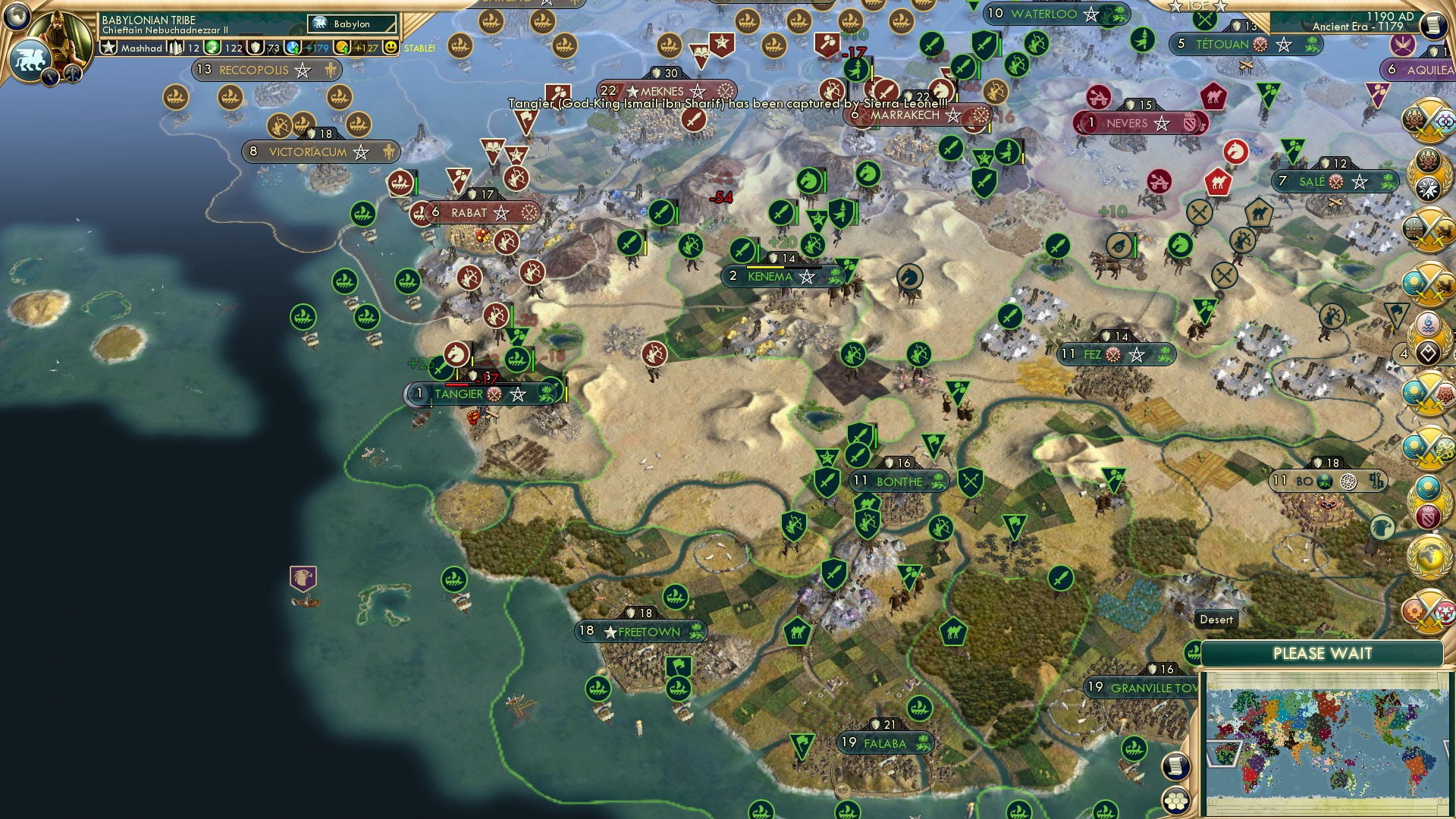Open the Babylon civilization dropdown selector
The height and width of the screenshot is (819, 1456).
[x=353, y=24]
